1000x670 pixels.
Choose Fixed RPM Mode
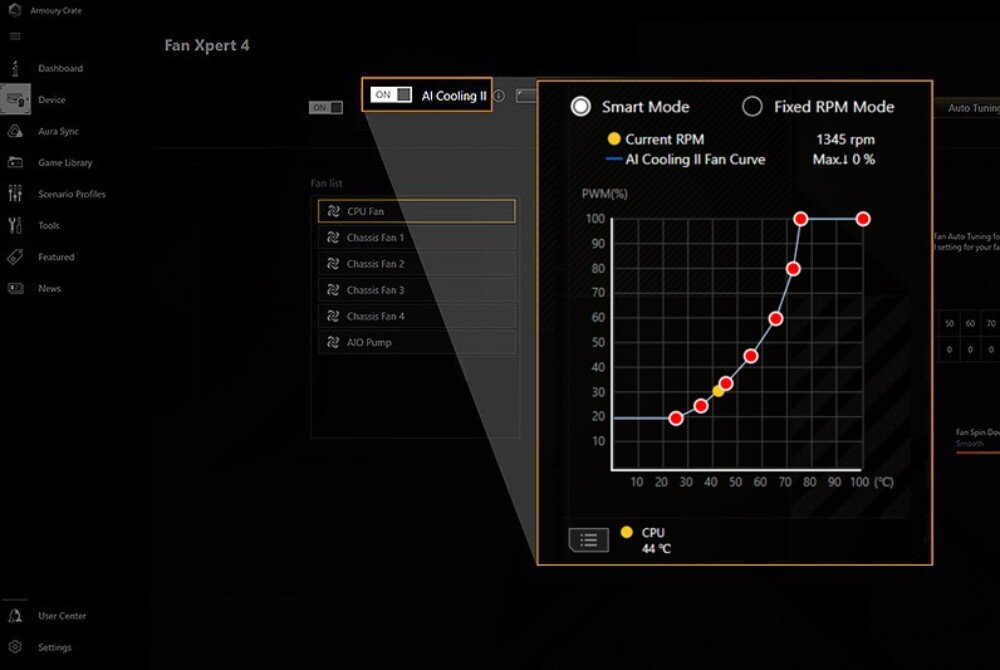[x=753, y=107]
